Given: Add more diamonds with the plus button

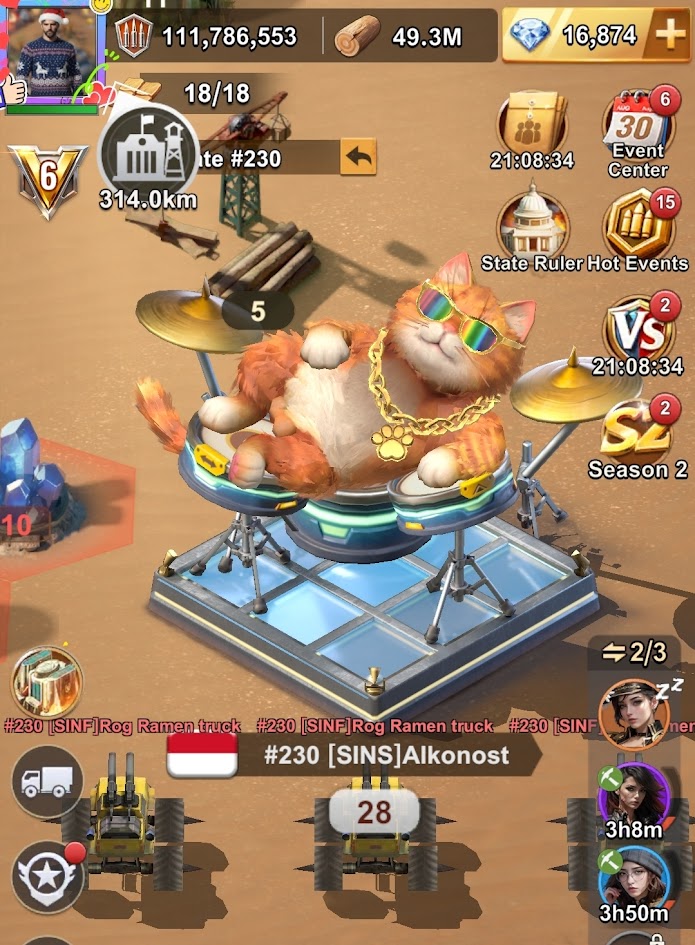Looking at the screenshot, I should point(668,36).
